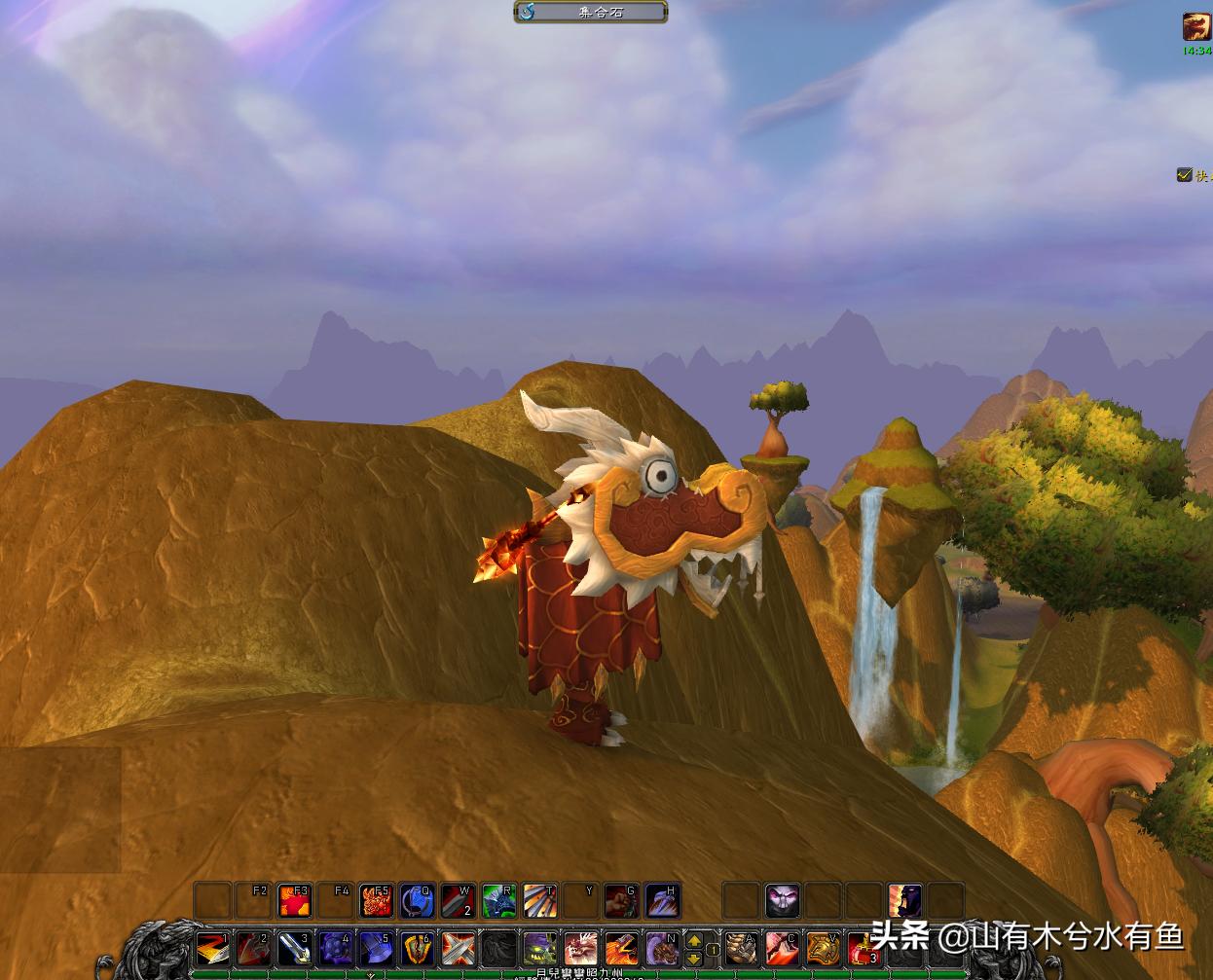The image size is (1213, 980).
Task: Use the armored gauntlet ability on A
Action: coord(741,948)
